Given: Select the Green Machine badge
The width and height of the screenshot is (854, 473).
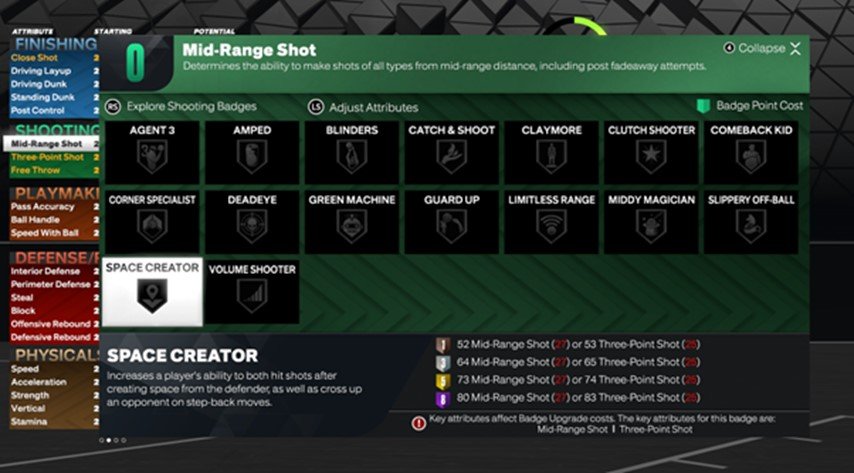Looking at the screenshot, I should [x=351, y=222].
